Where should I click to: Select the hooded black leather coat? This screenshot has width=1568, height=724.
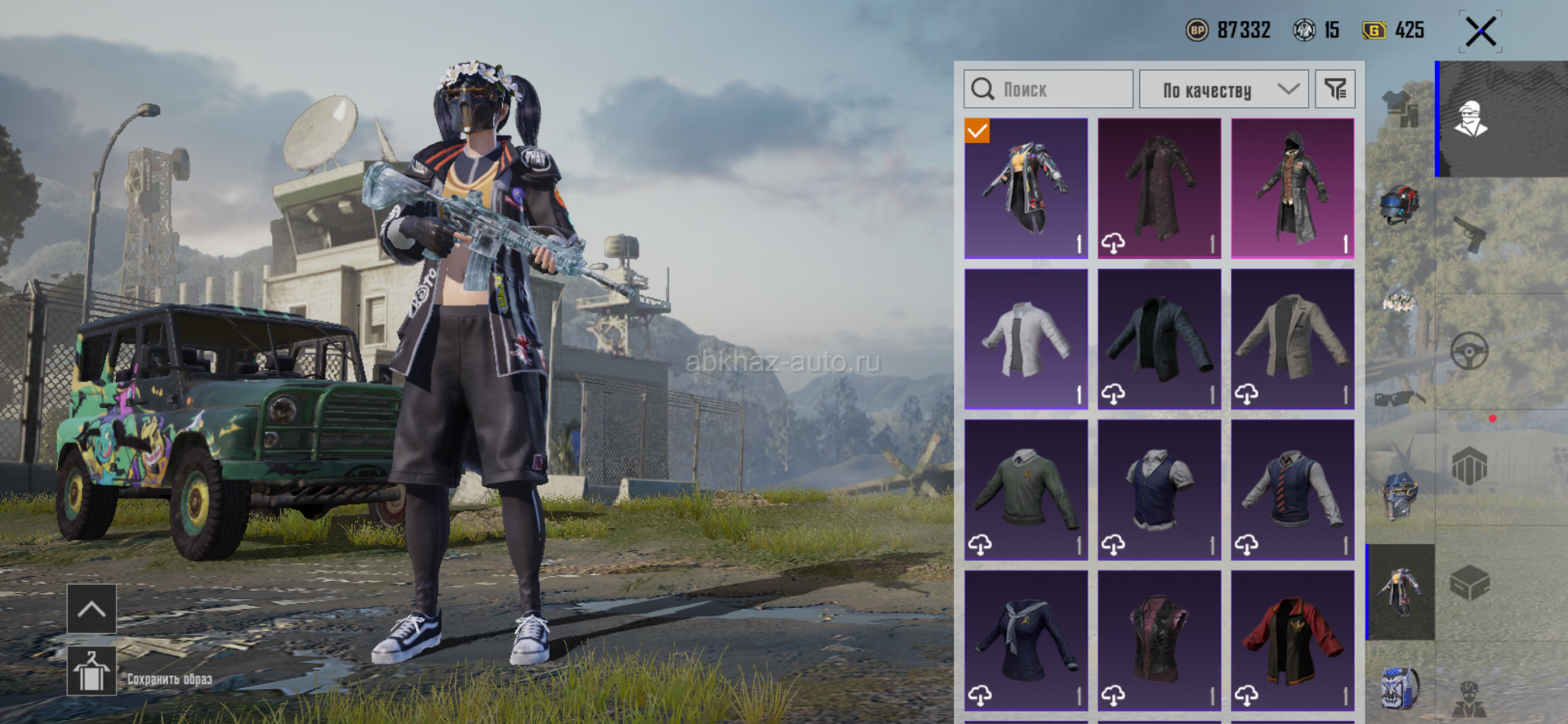pyautogui.click(x=1293, y=188)
